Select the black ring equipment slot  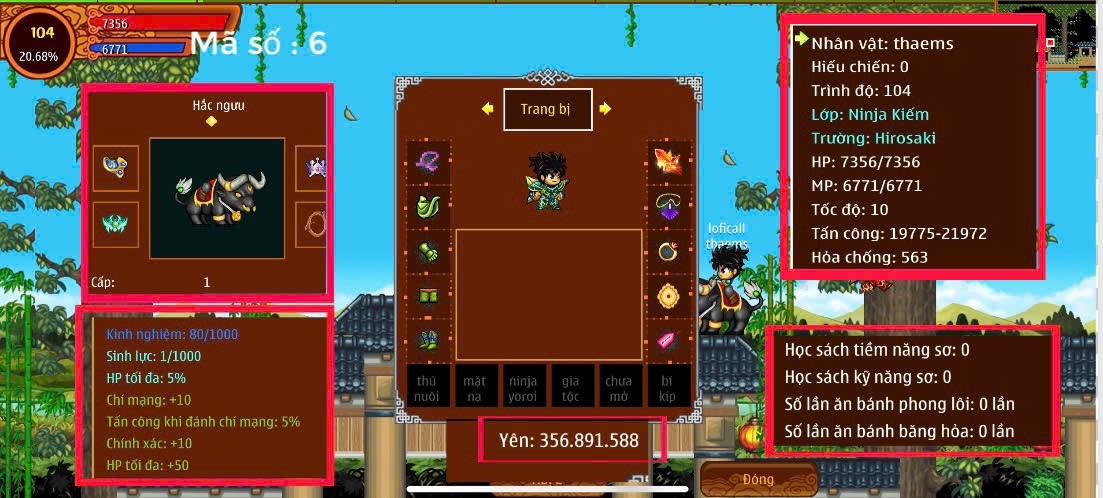pyautogui.click(x=668, y=251)
